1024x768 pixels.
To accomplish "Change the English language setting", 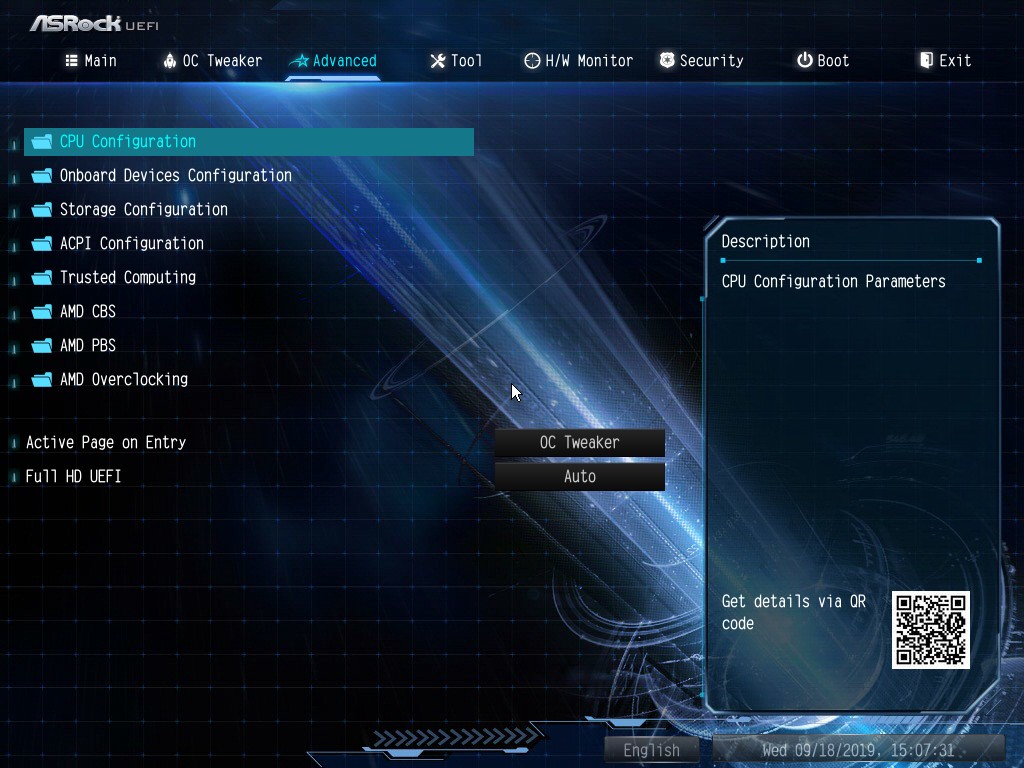I will (651, 750).
